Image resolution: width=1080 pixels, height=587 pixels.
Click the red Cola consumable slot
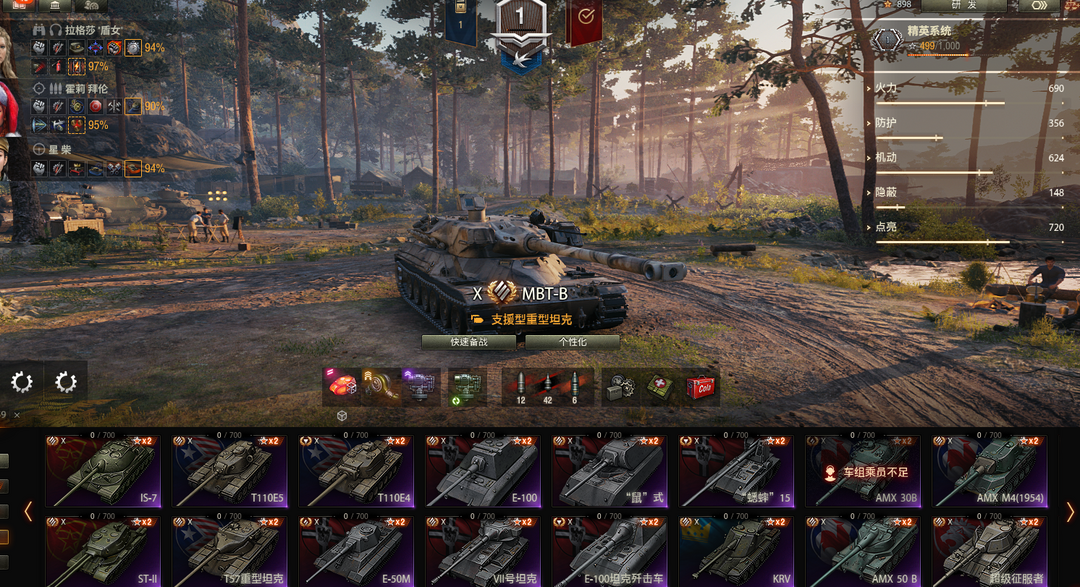pyautogui.click(x=700, y=387)
